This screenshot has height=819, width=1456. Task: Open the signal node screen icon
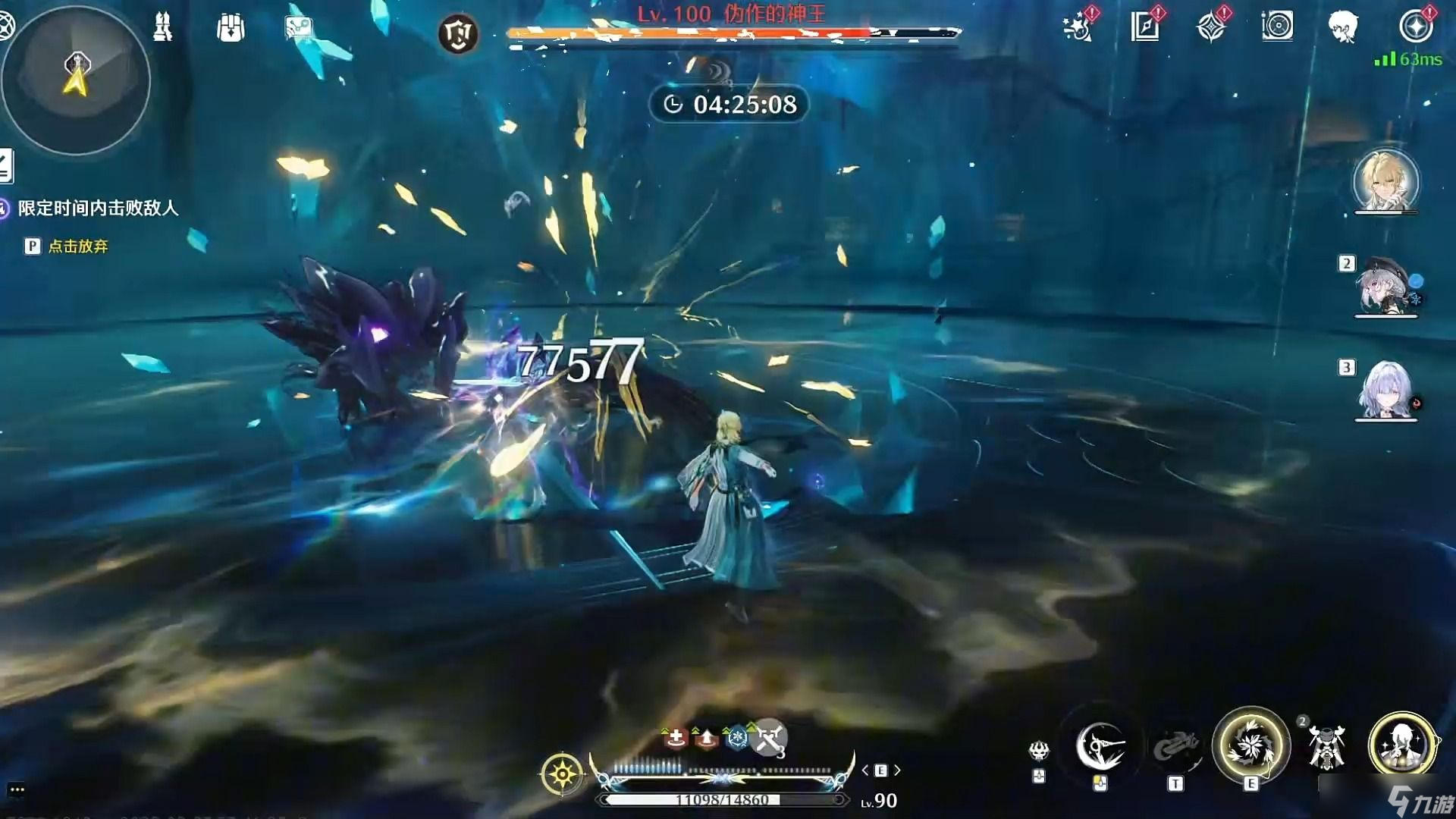pyautogui.click(x=299, y=28)
